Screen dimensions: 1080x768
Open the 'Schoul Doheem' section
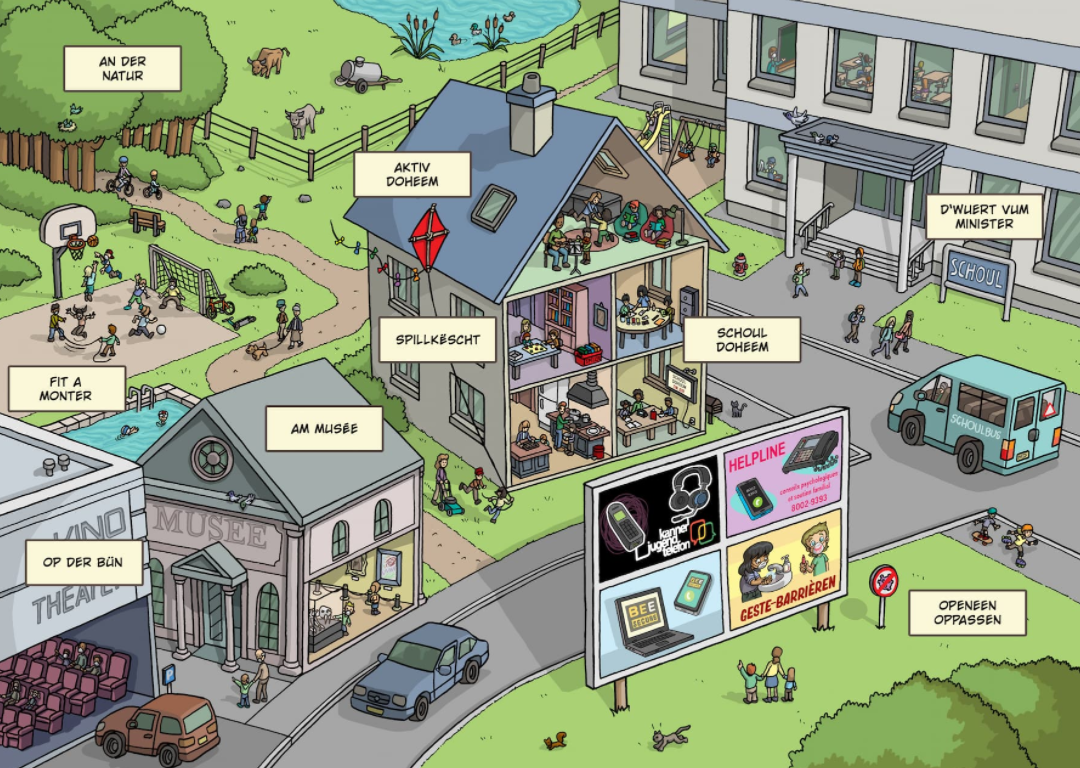pyautogui.click(x=742, y=340)
